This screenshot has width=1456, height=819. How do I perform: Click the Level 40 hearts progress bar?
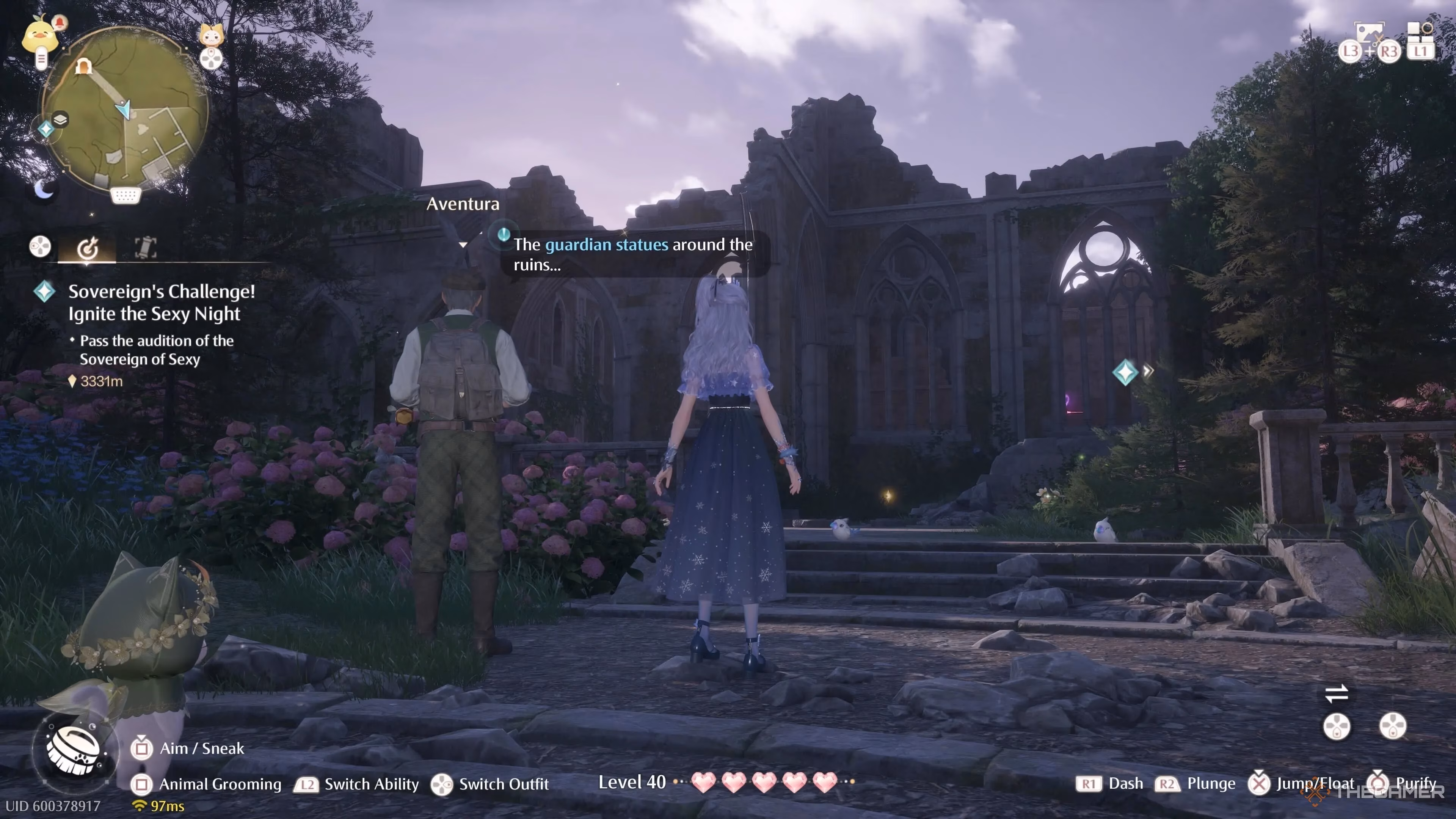click(x=763, y=783)
